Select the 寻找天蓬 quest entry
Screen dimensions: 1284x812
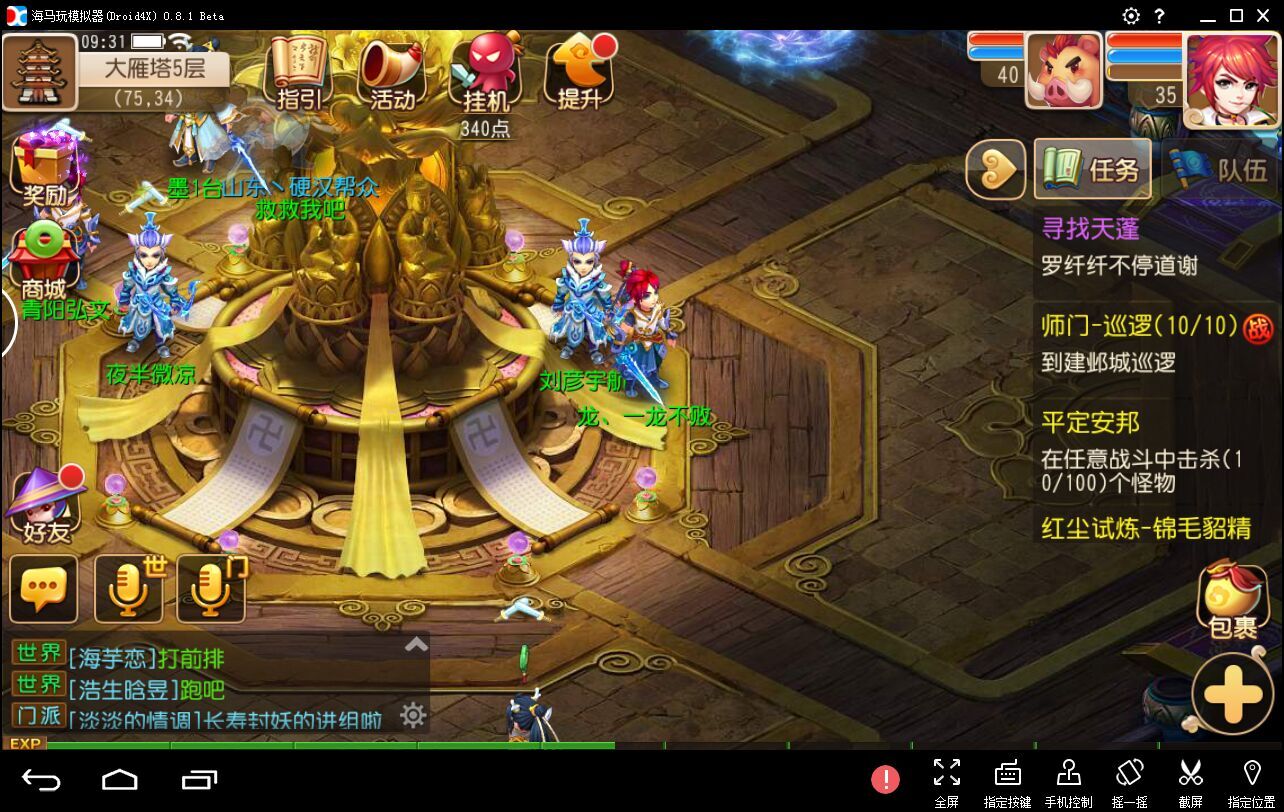1091,229
